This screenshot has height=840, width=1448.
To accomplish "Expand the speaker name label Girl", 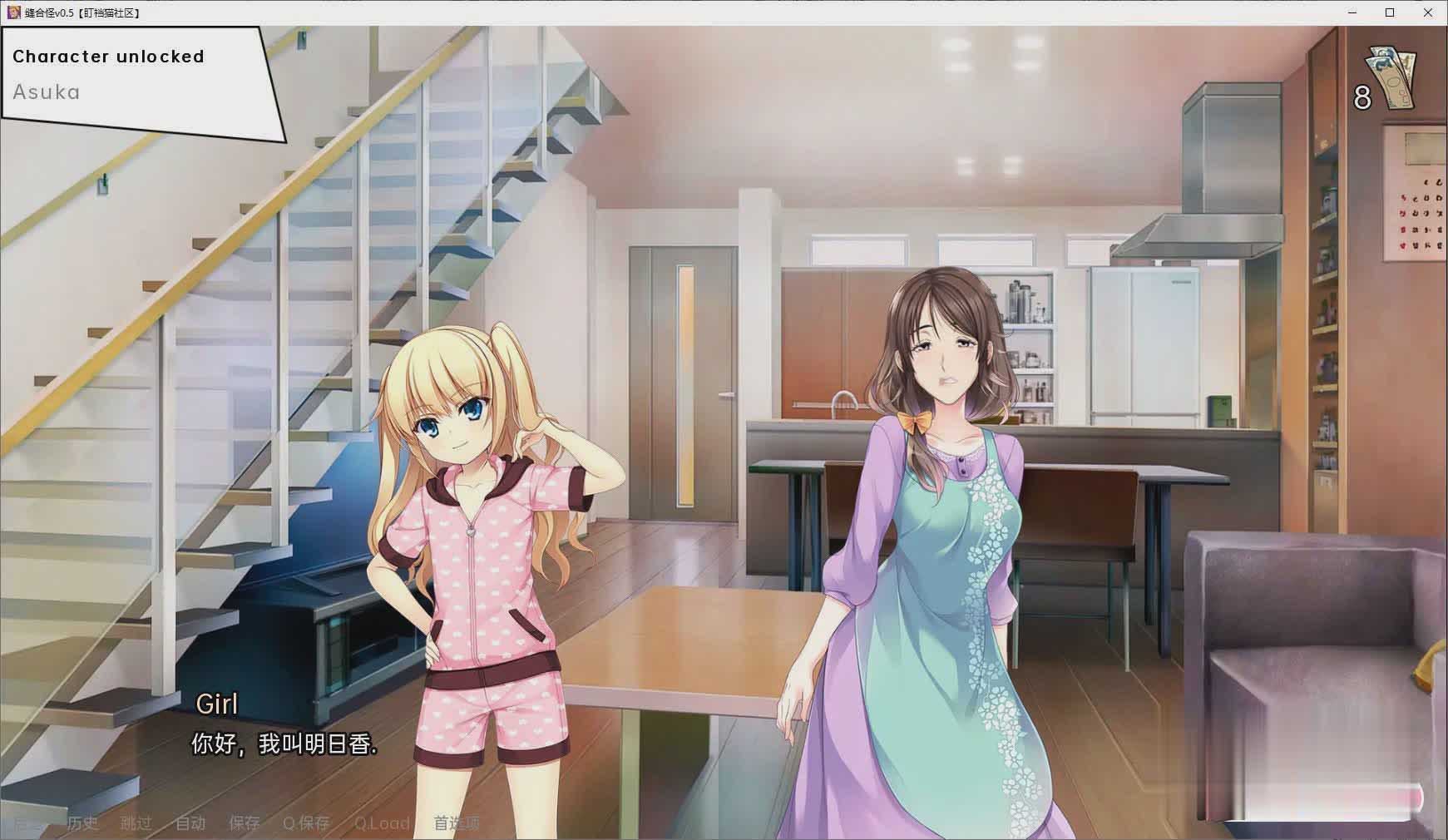I will pos(216,704).
